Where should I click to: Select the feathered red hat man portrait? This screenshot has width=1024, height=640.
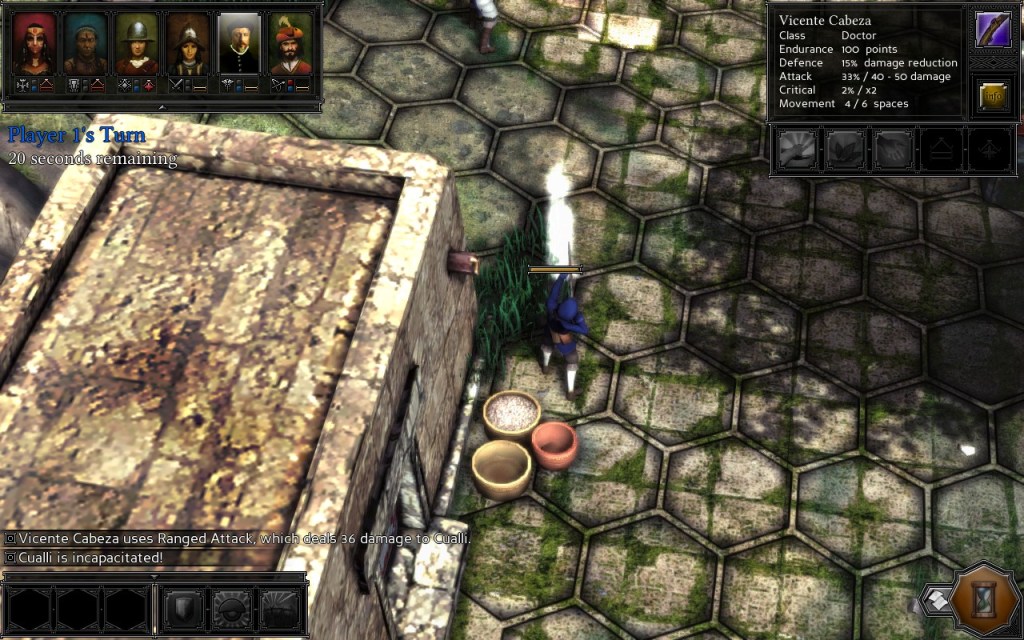point(290,44)
